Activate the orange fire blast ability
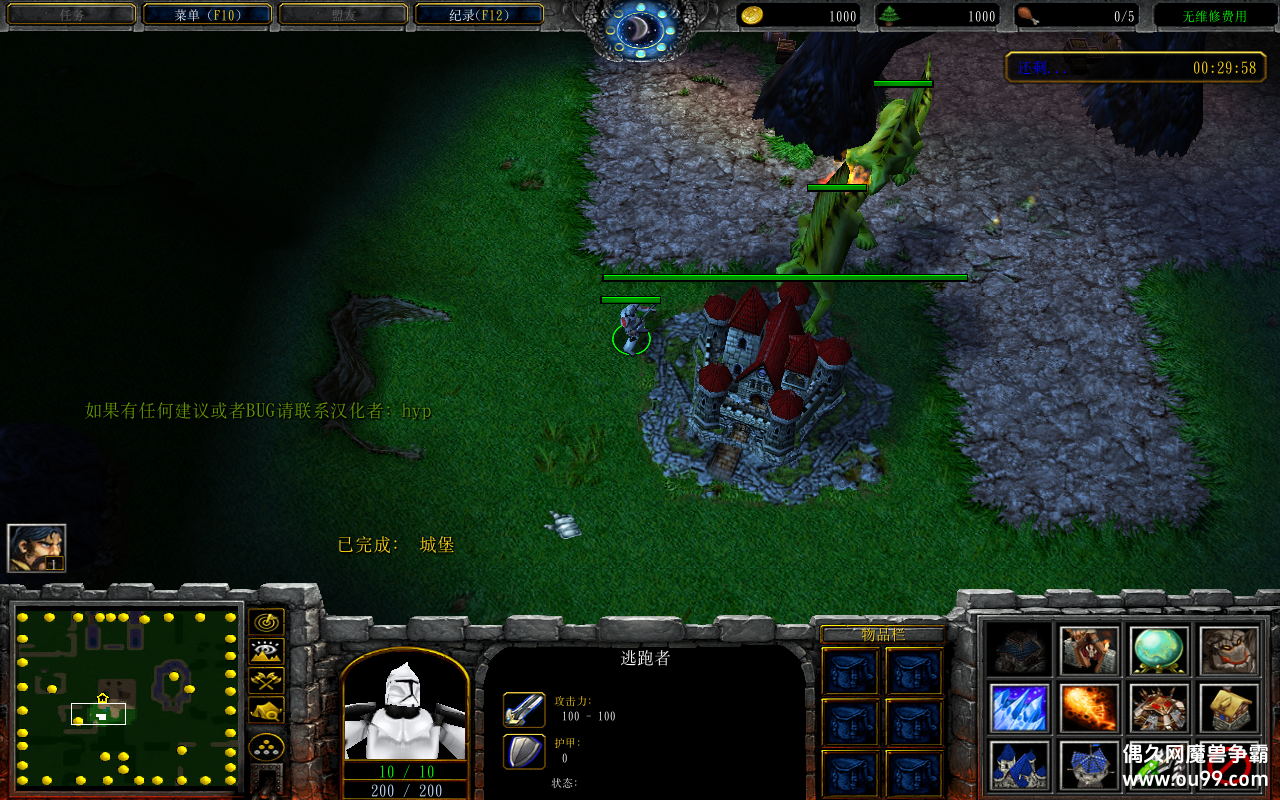 tap(1089, 708)
